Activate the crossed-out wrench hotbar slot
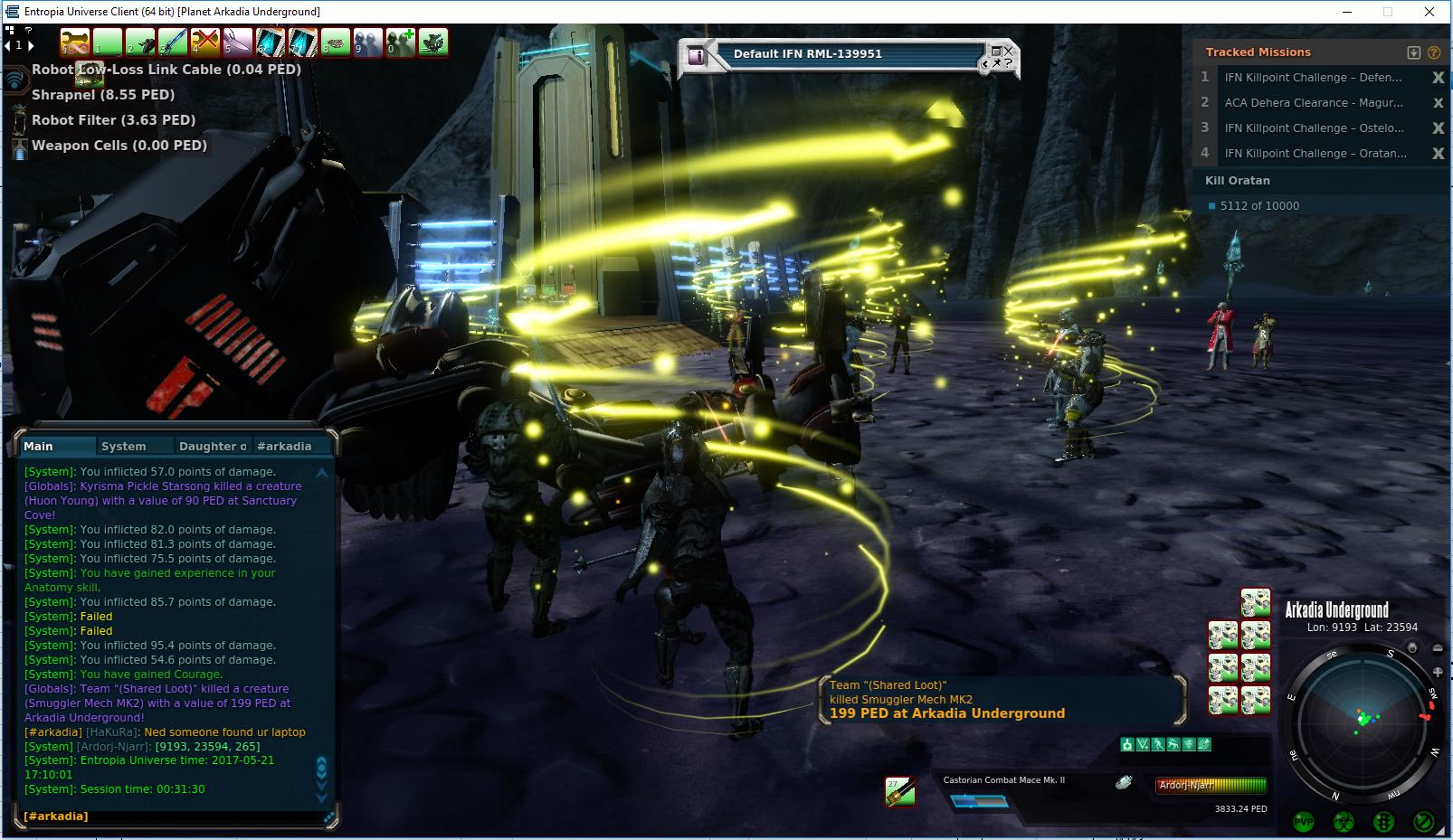Viewport: 1453px width, 840px height. pos(205,42)
